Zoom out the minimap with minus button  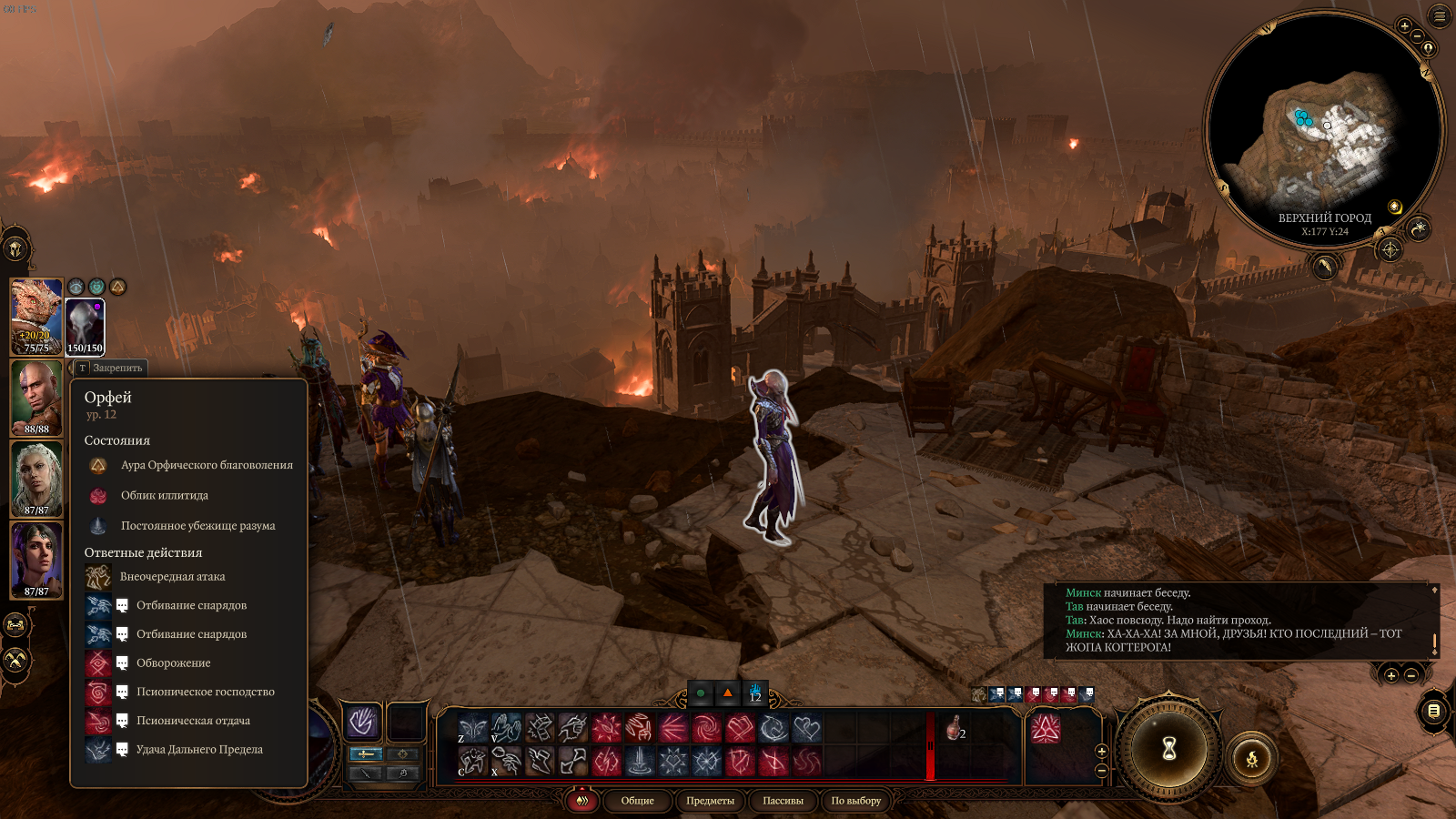click(1417, 36)
